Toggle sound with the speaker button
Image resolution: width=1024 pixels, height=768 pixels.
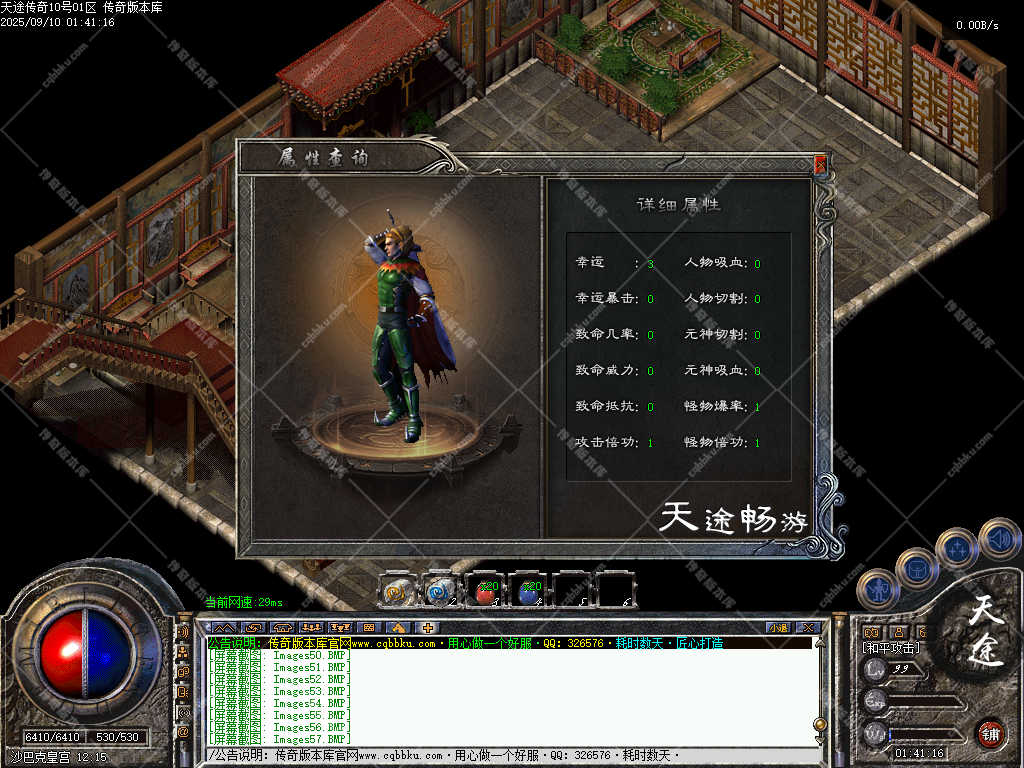(998, 538)
